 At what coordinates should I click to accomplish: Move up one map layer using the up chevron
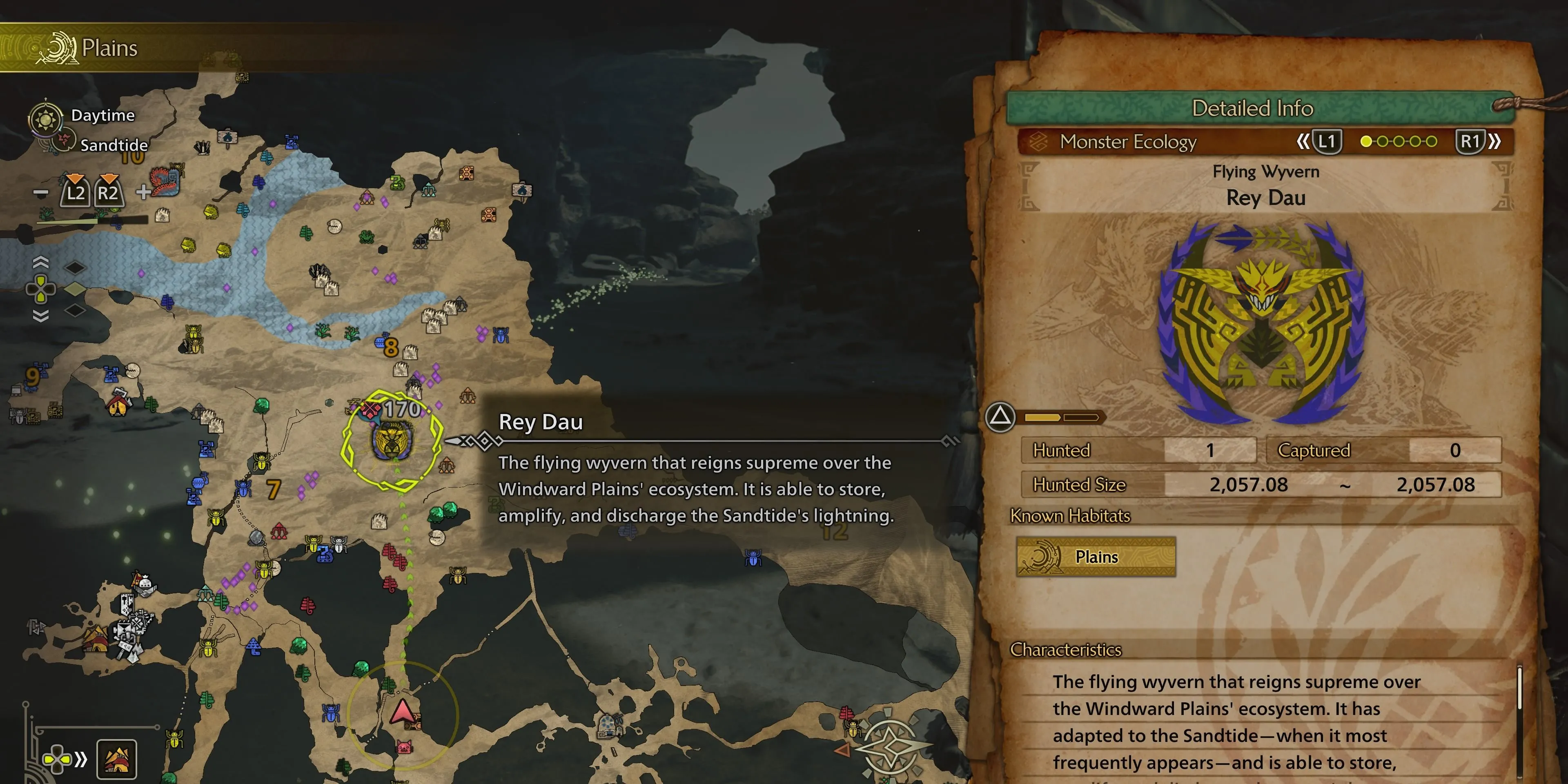(x=41, y=262)
